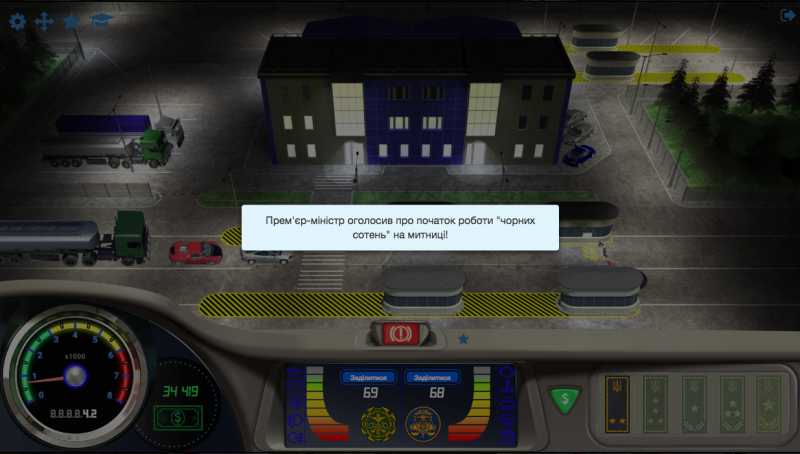This screenshot has height=454, width=800.
Task: Hit the red emergency brake button
Action: 399,332
